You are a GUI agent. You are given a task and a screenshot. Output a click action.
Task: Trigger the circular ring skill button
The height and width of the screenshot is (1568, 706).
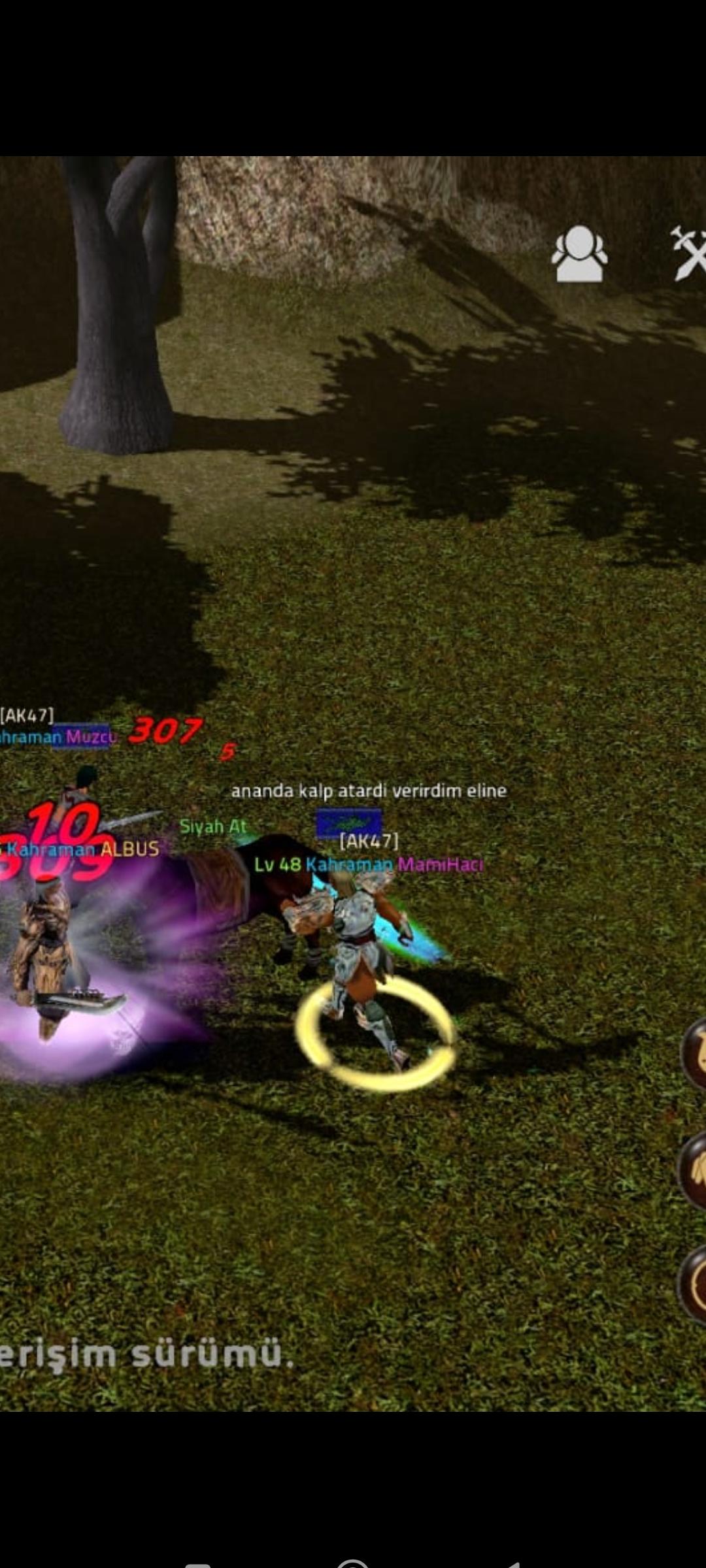pyautogui.click(x=694, y=1284)
